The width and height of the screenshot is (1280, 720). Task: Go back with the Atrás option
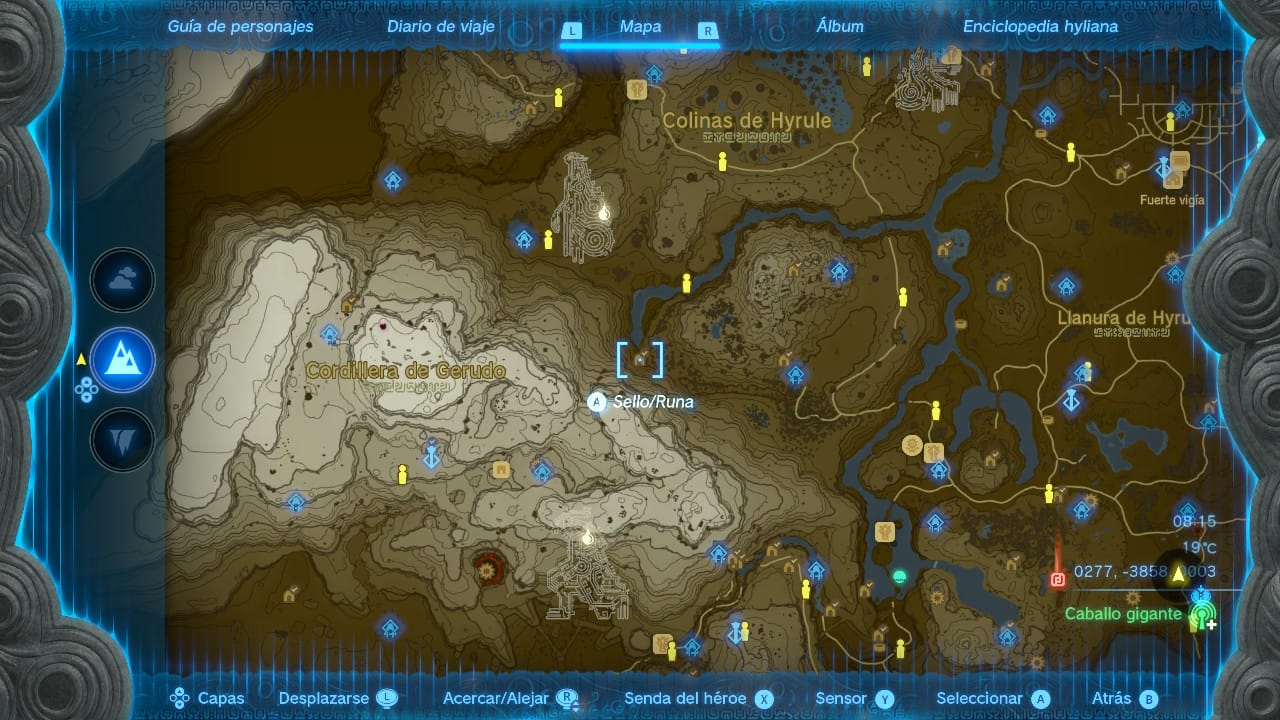point(1124,699)
